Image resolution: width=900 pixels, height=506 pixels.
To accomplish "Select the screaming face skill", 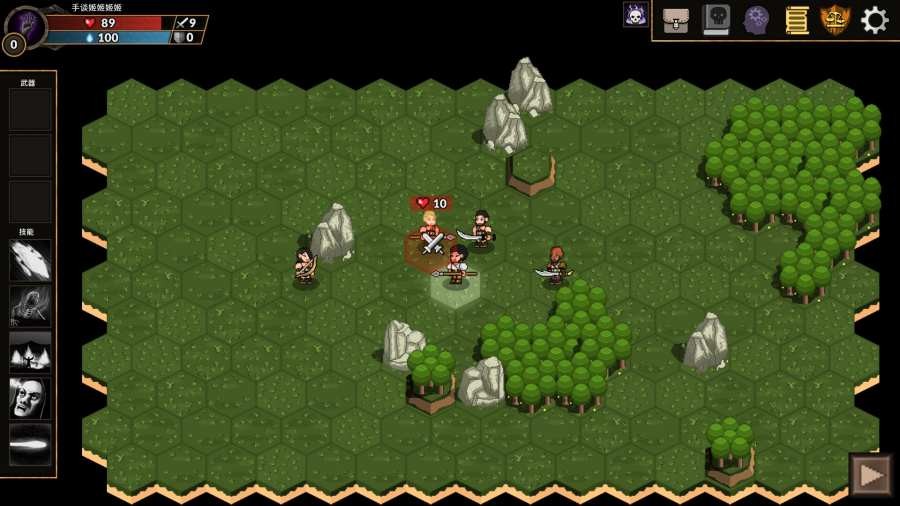I will [30, 398].
